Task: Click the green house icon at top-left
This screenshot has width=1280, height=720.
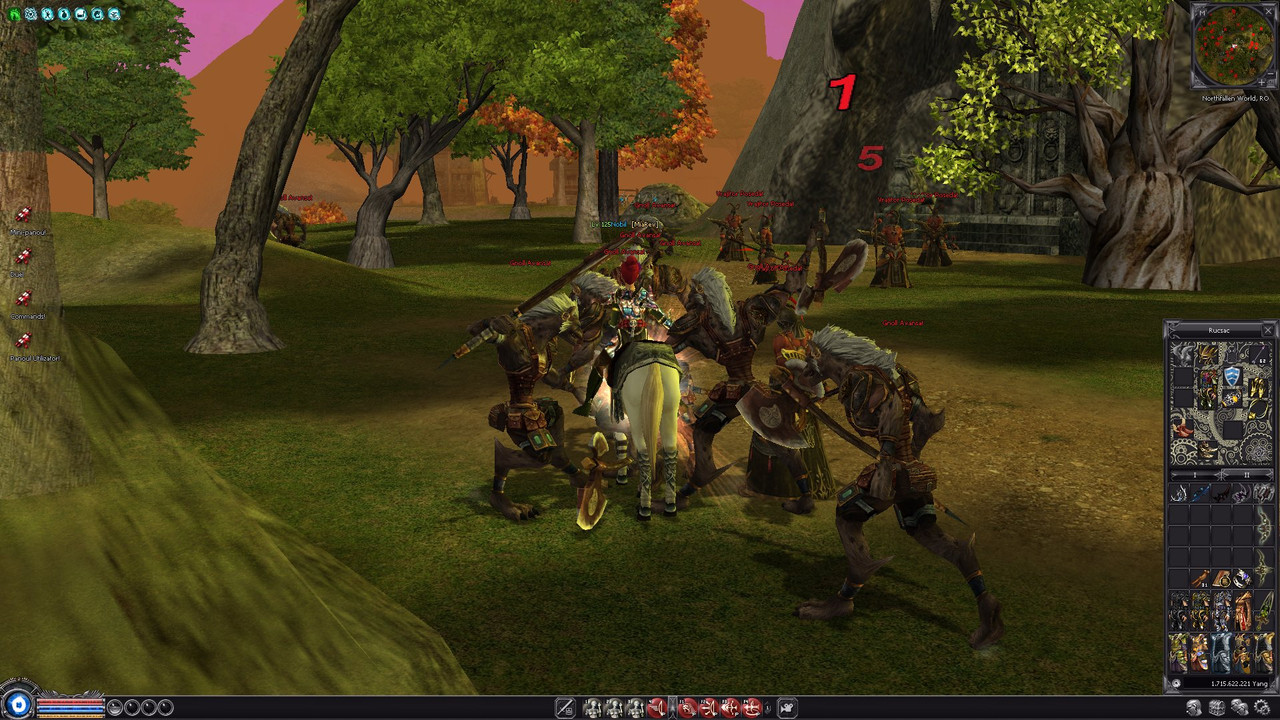Action: 14,14
